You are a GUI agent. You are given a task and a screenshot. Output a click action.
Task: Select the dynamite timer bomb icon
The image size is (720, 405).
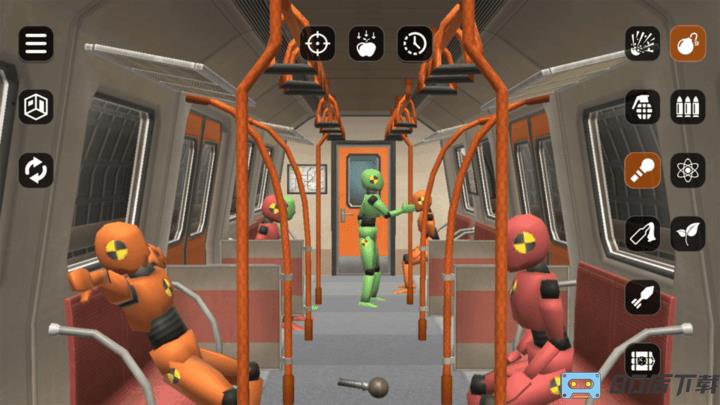point(643,360)
